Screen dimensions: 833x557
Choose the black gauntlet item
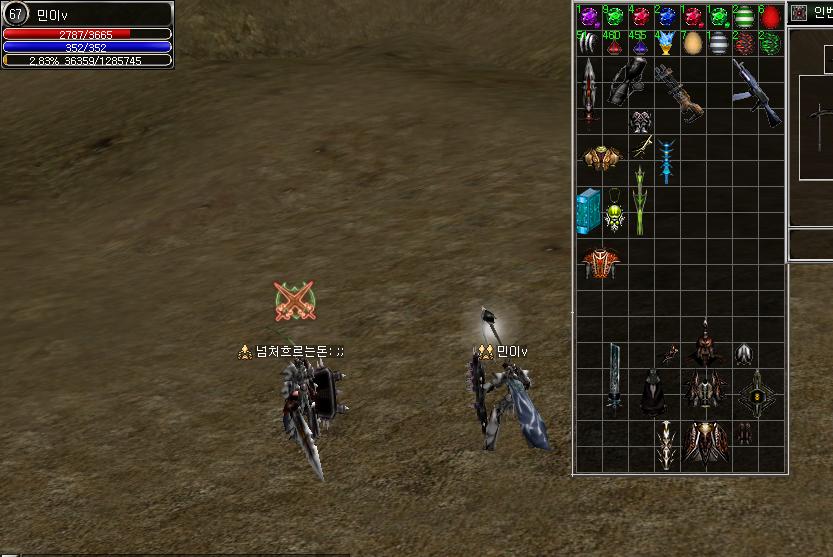(x=628, y=82)
